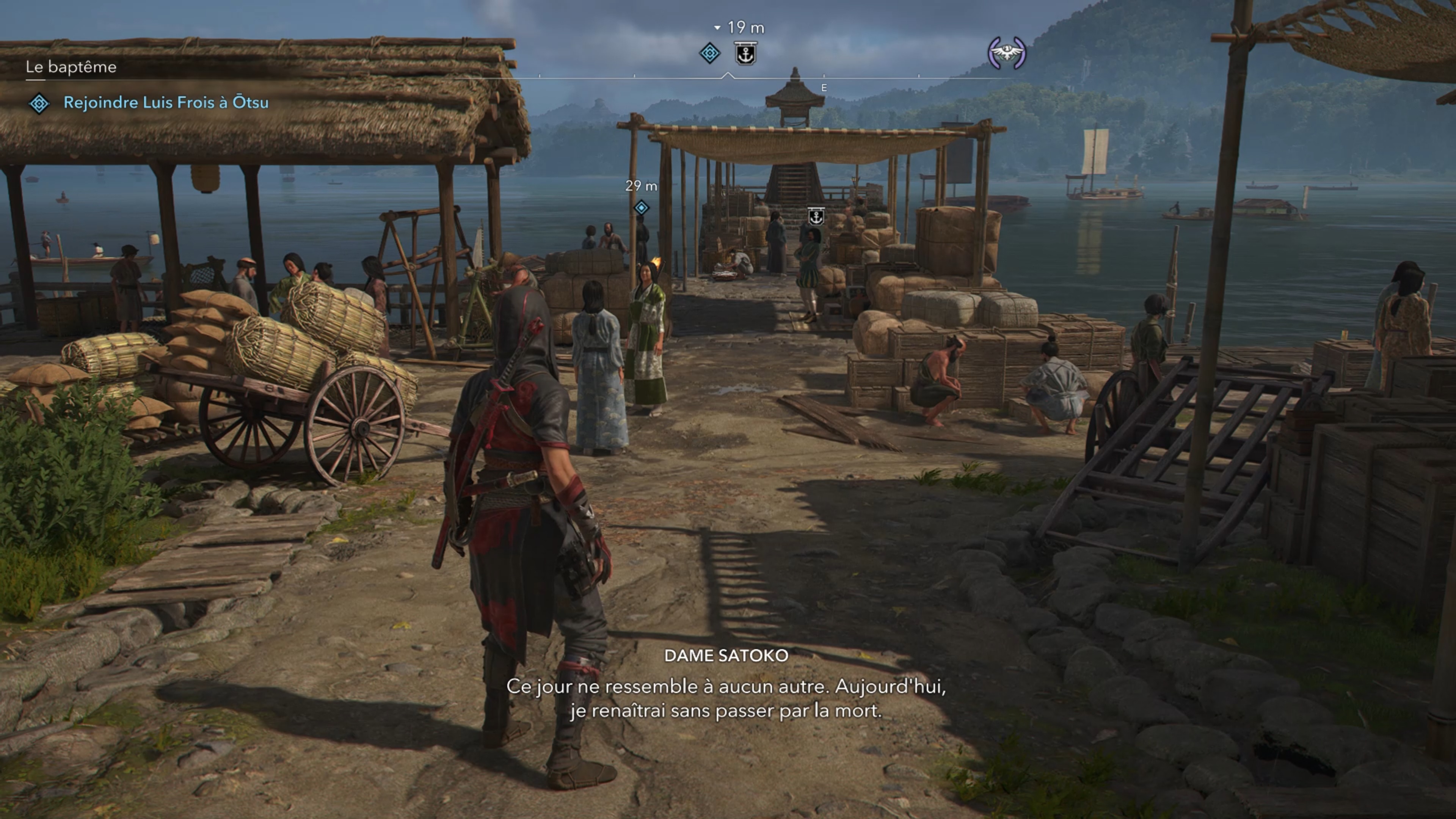Click the quest diamond marker on the compass
1456x819 pixels.
pyautogui.click(x=709, y=54)
